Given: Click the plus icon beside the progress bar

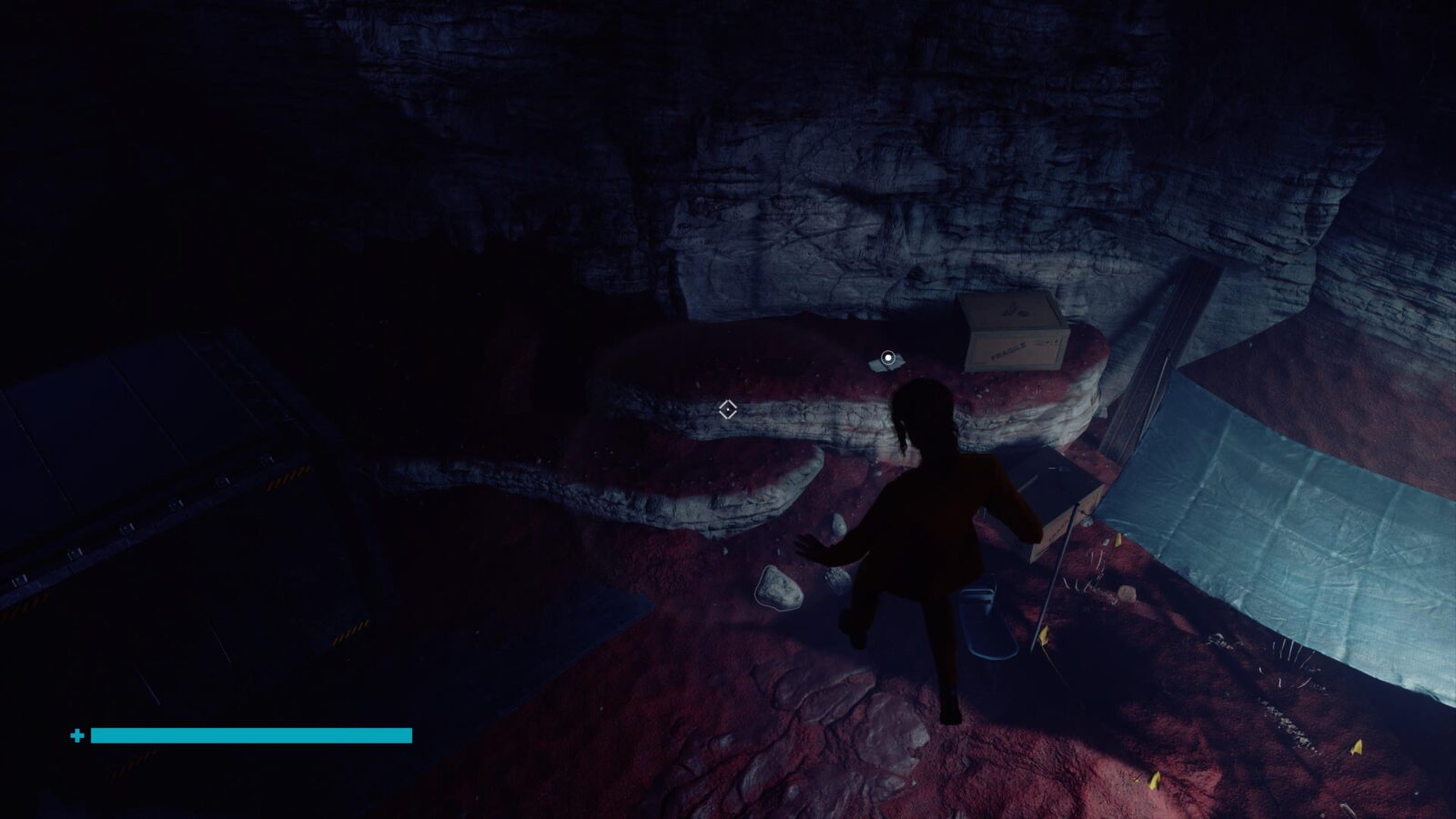Looking at the screenshot, I should point(76,733).
